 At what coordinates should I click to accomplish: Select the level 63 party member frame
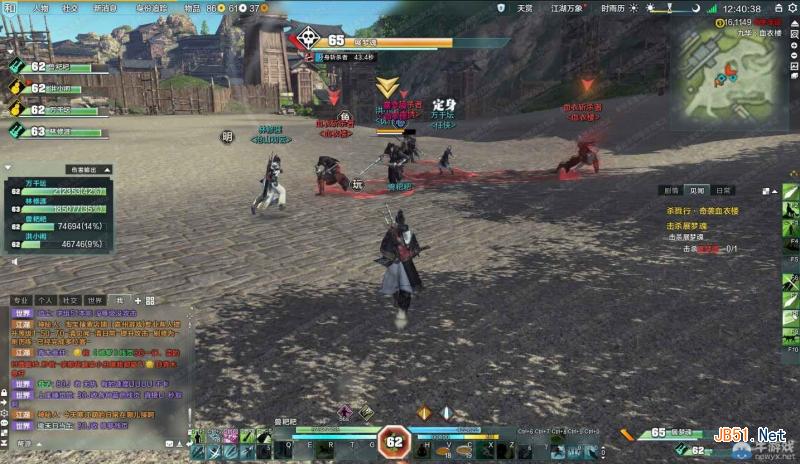(x=55, y=131)
